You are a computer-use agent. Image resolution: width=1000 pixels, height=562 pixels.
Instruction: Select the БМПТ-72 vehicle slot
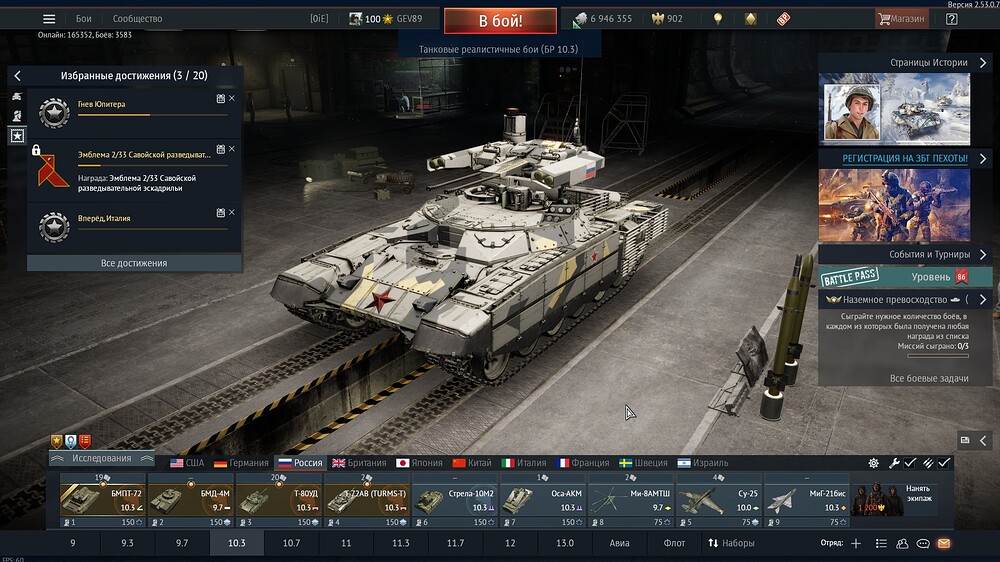pos(103,499)
